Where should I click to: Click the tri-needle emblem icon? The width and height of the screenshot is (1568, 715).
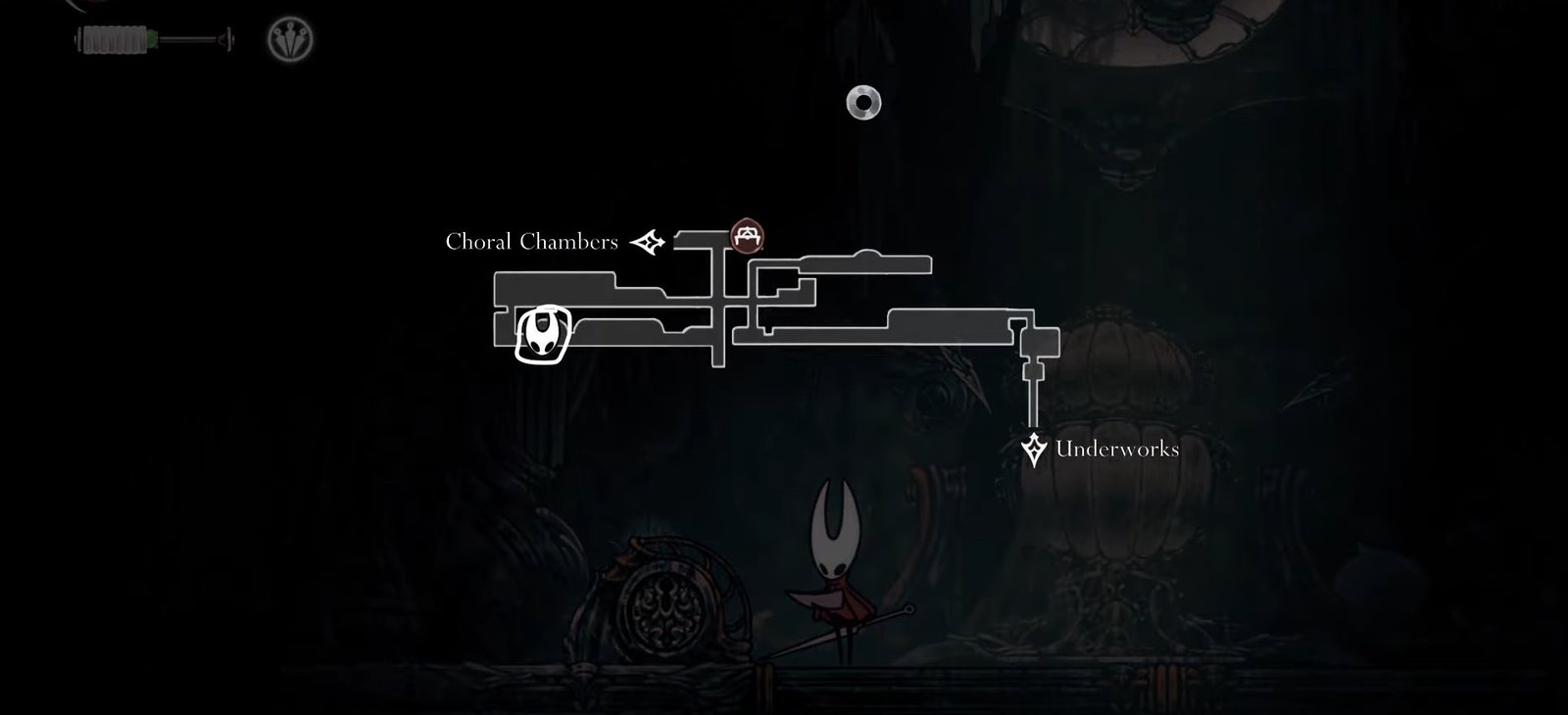pyautogui.click(x=288, y=39)
